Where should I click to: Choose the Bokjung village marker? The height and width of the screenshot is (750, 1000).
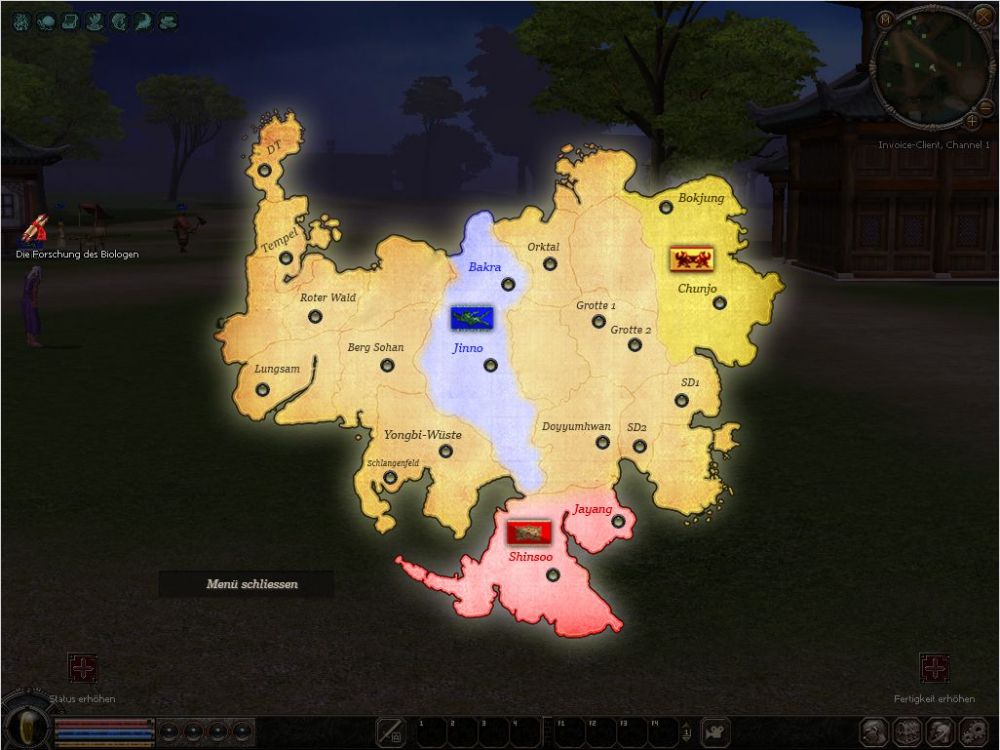tap(666, 208)
